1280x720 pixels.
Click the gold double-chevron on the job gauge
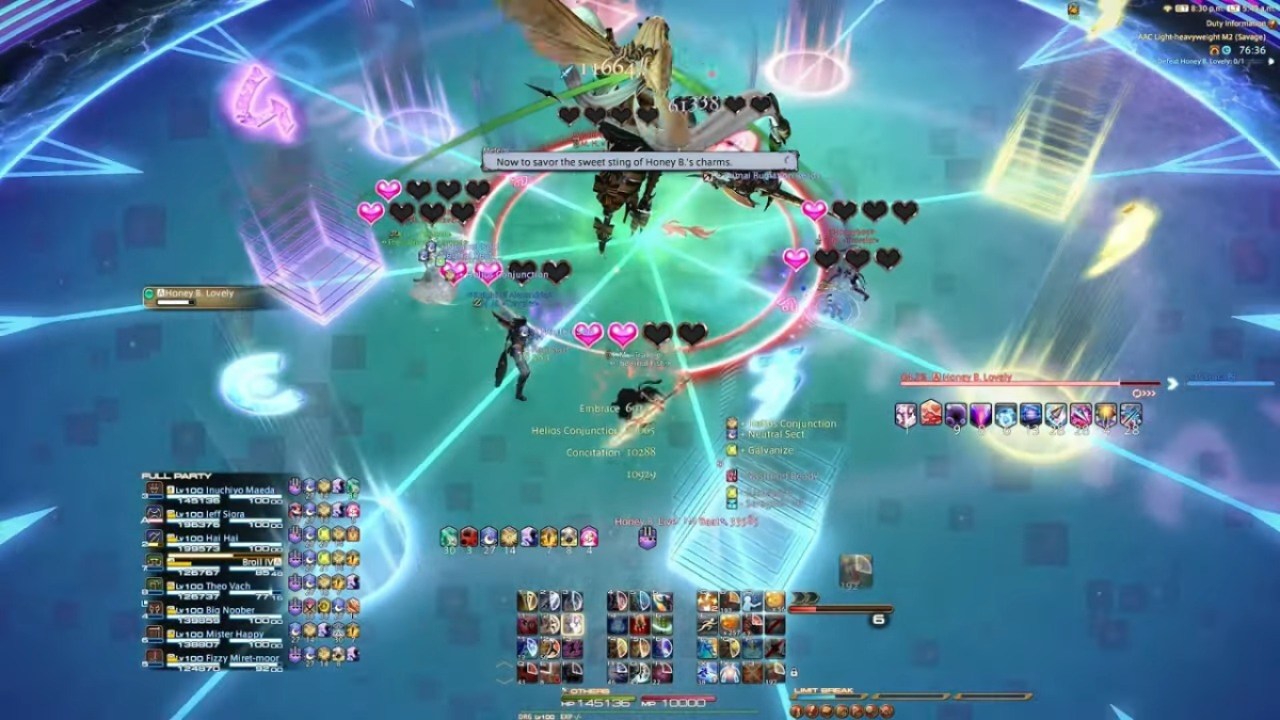(x=804, y=596)
